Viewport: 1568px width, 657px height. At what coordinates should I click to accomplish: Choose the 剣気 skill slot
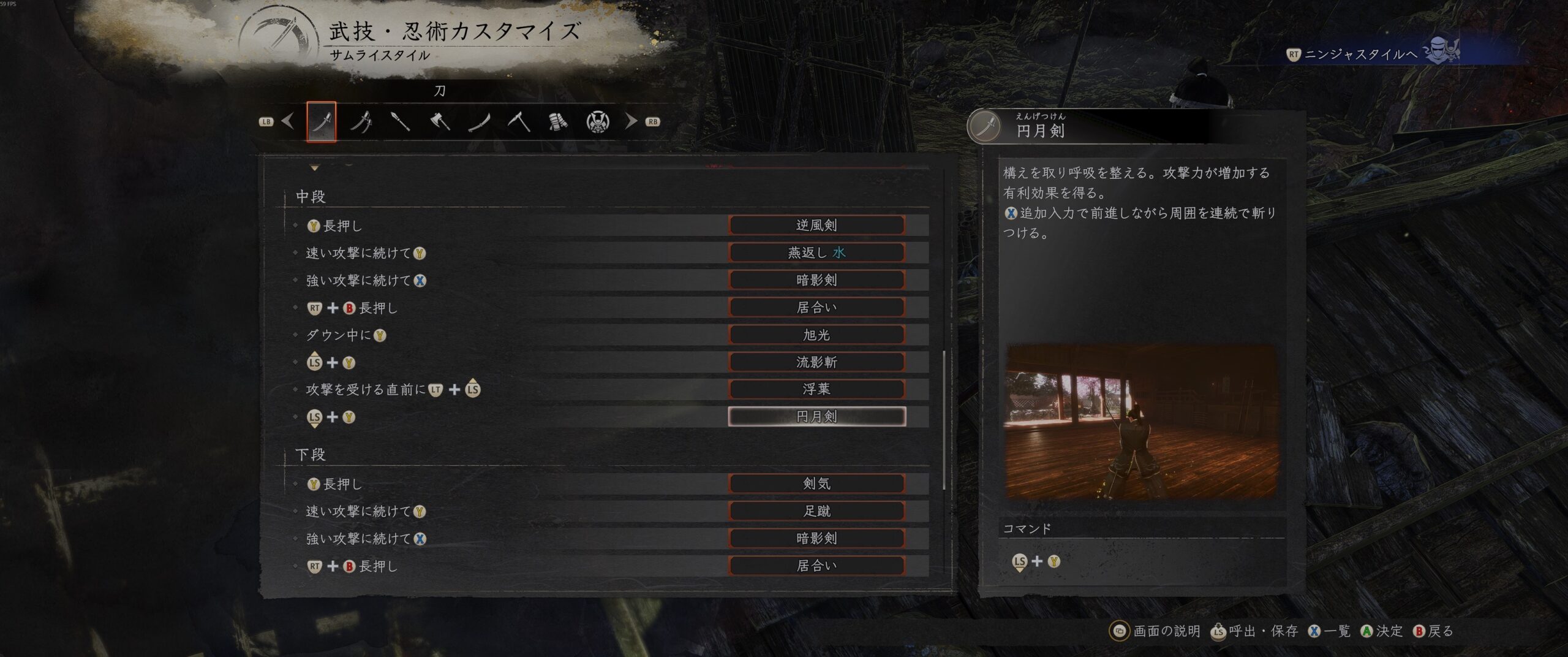[816, 484]
